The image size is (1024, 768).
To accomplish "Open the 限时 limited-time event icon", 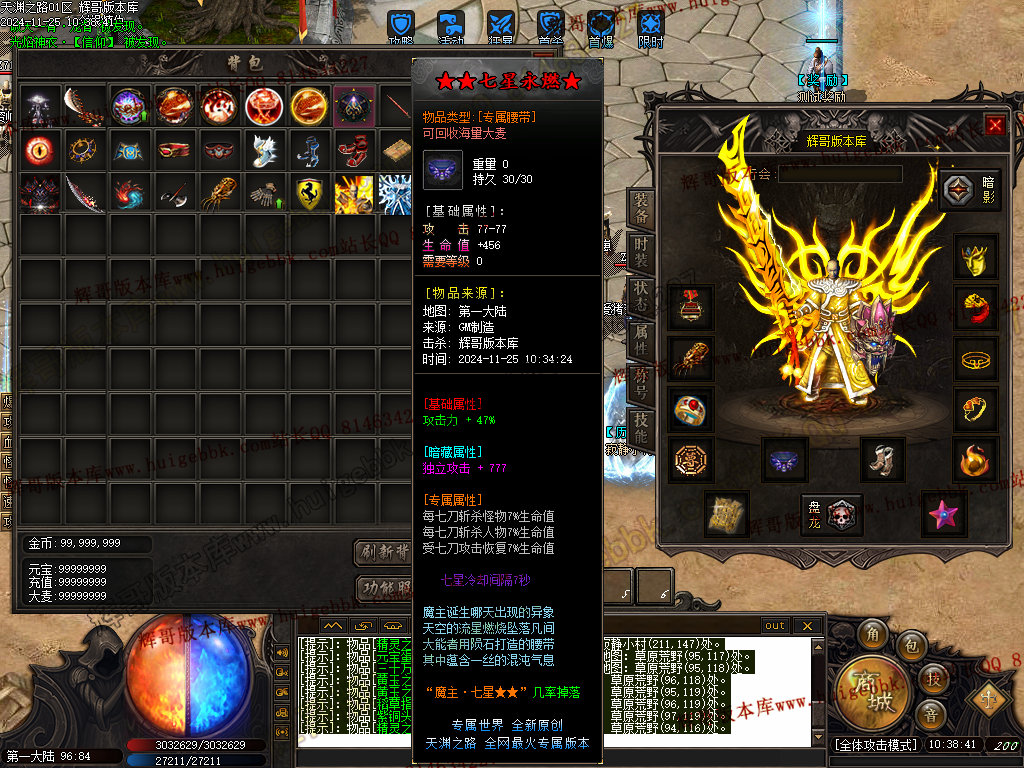I will (650, 25).
